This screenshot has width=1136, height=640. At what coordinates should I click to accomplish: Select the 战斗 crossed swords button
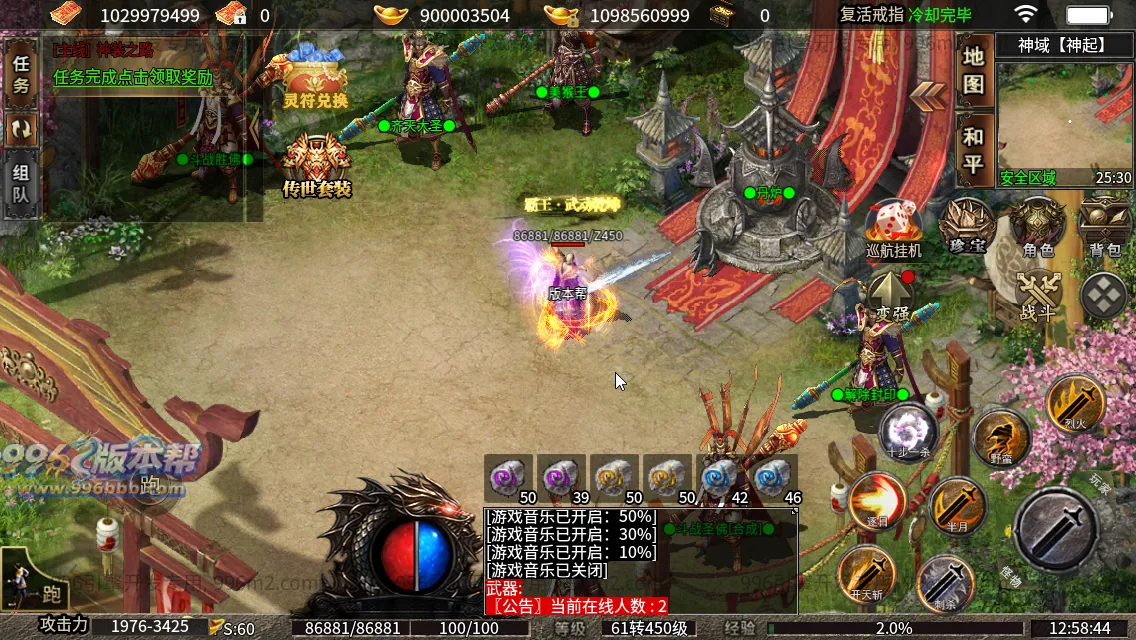1038,296
